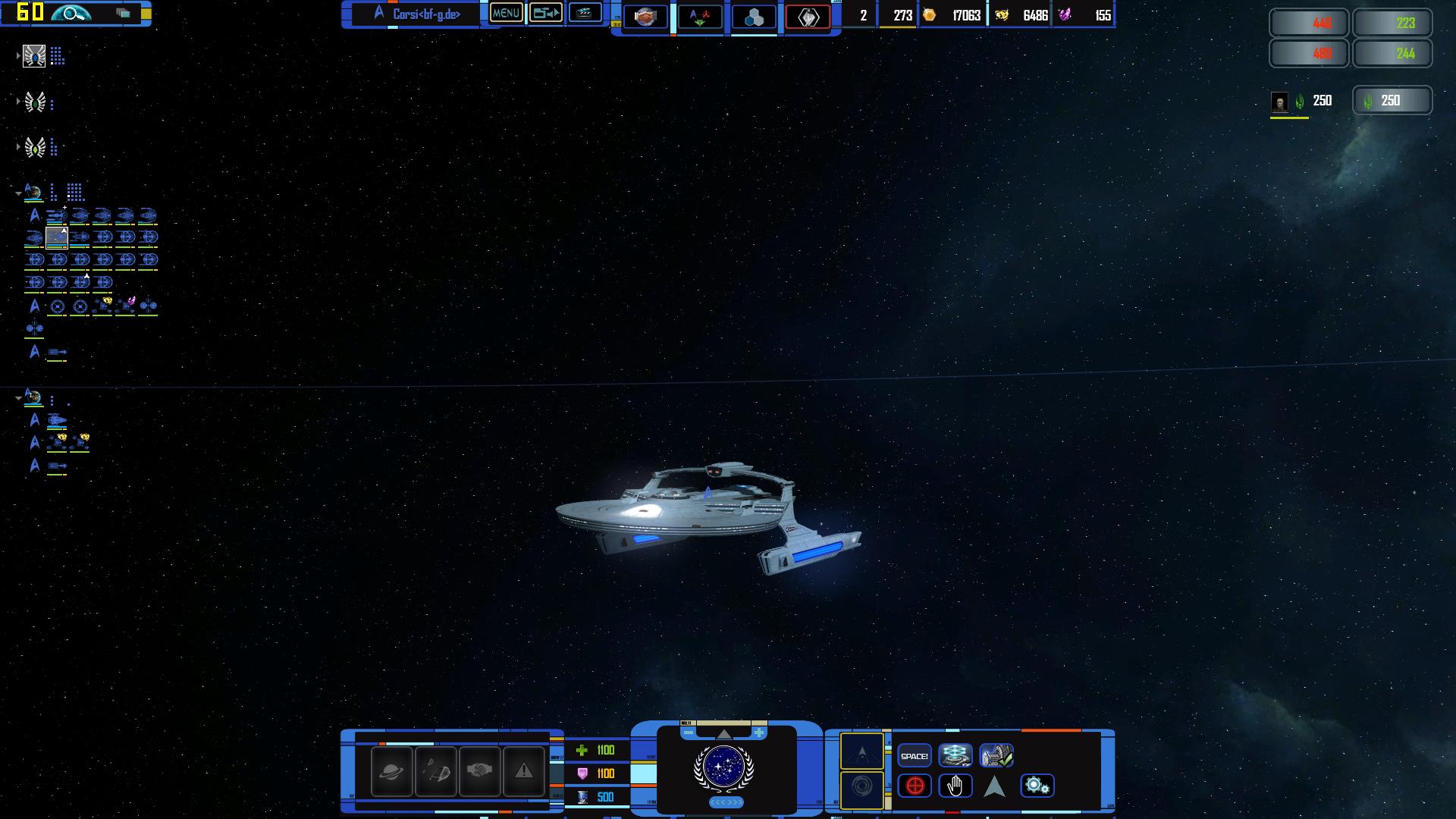1456x819 pixels.
Task: Activate the SPACE! ability button
Action: (914, 756)
